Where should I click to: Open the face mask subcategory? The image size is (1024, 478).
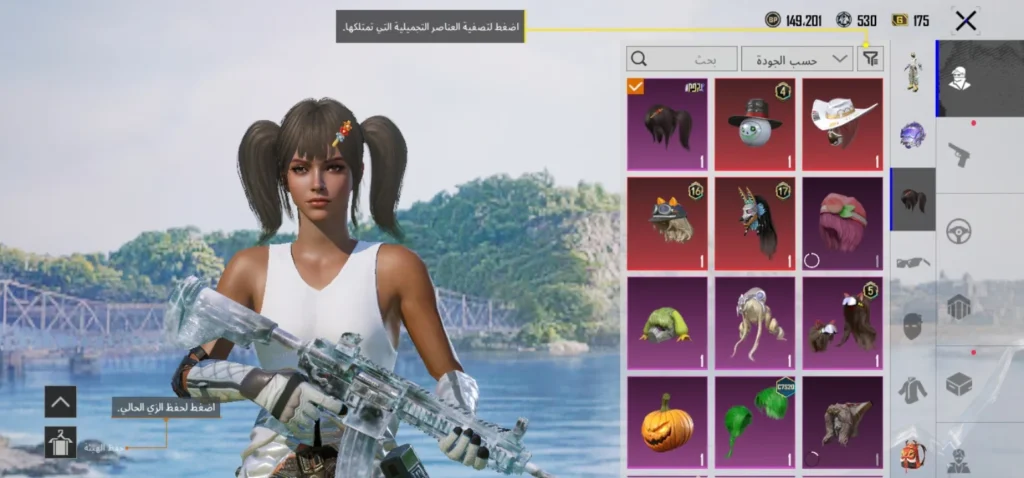(x=912, y=326)
